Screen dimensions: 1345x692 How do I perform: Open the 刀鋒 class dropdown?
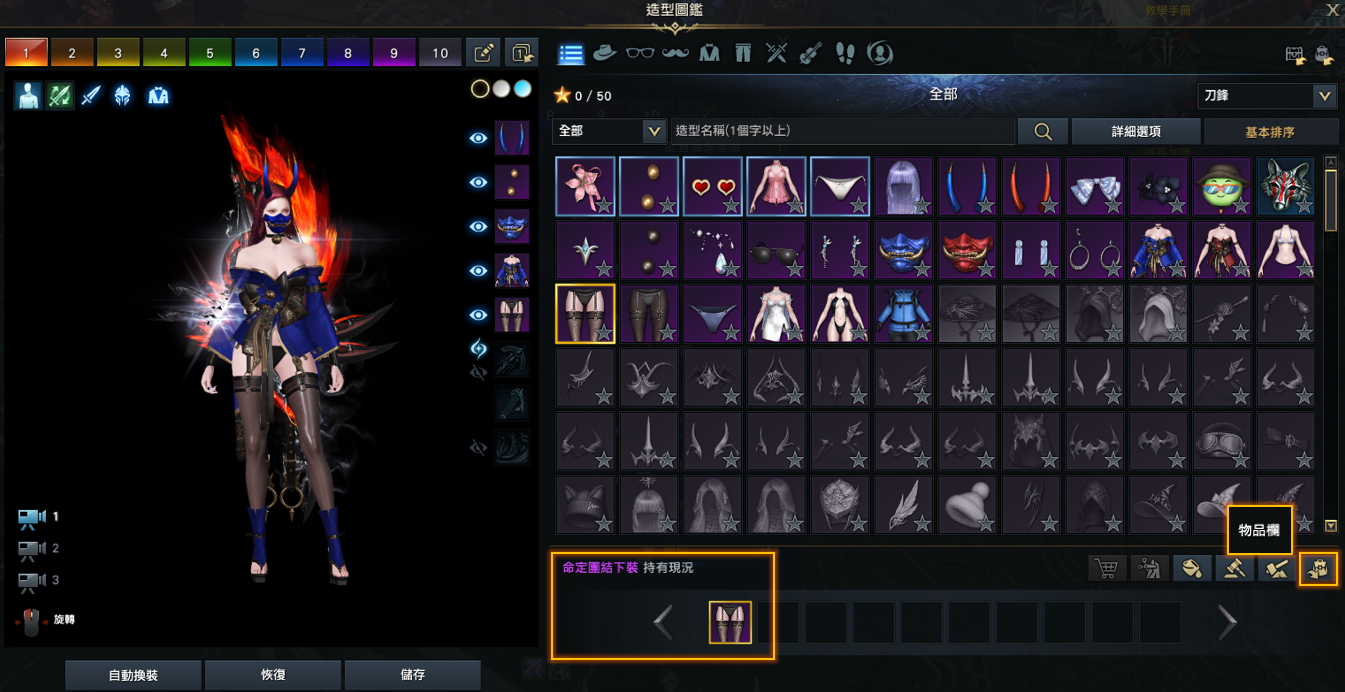tap(1267, 96)
